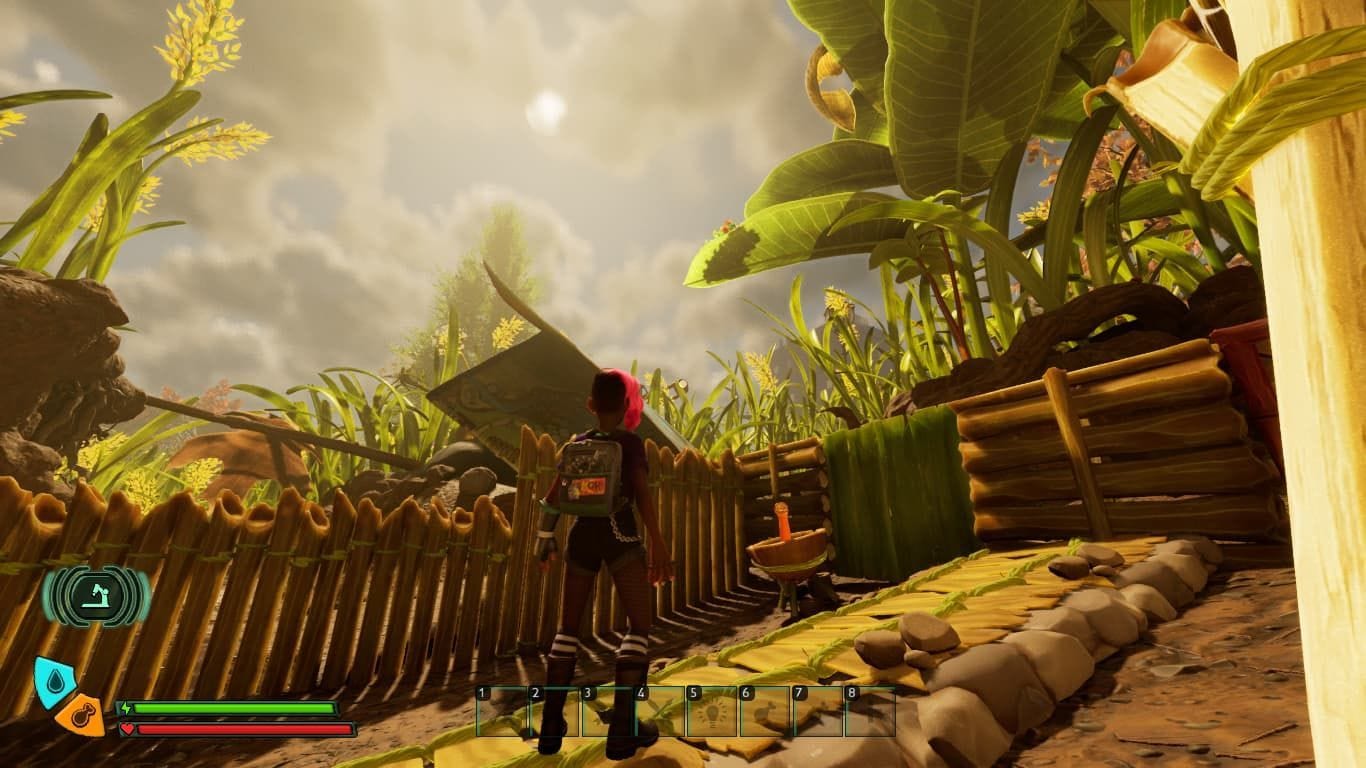Click the player character model
Screen dimensions: 1366x768
[600, 540]
